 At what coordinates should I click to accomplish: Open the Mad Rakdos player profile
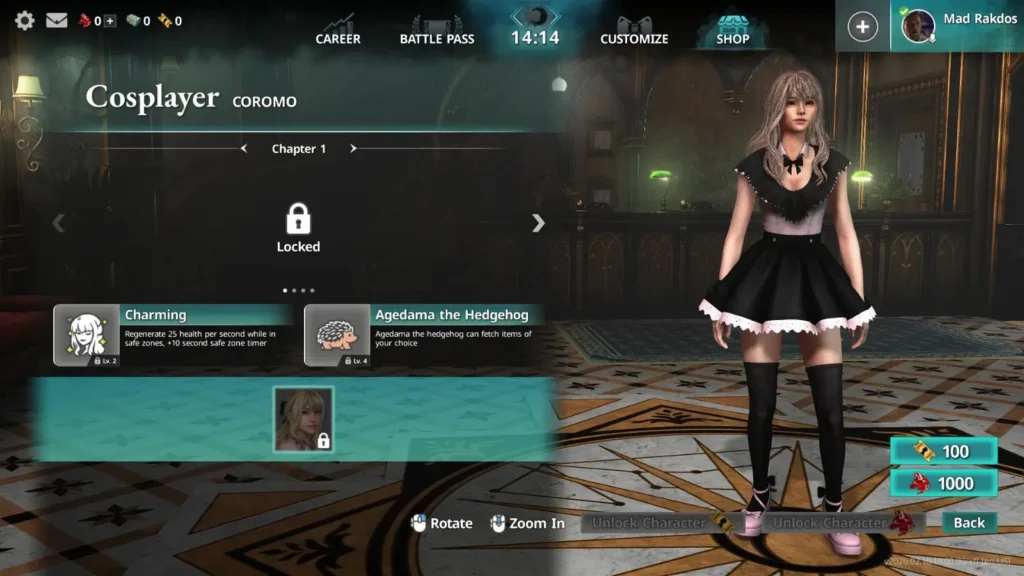pos(958,25)
